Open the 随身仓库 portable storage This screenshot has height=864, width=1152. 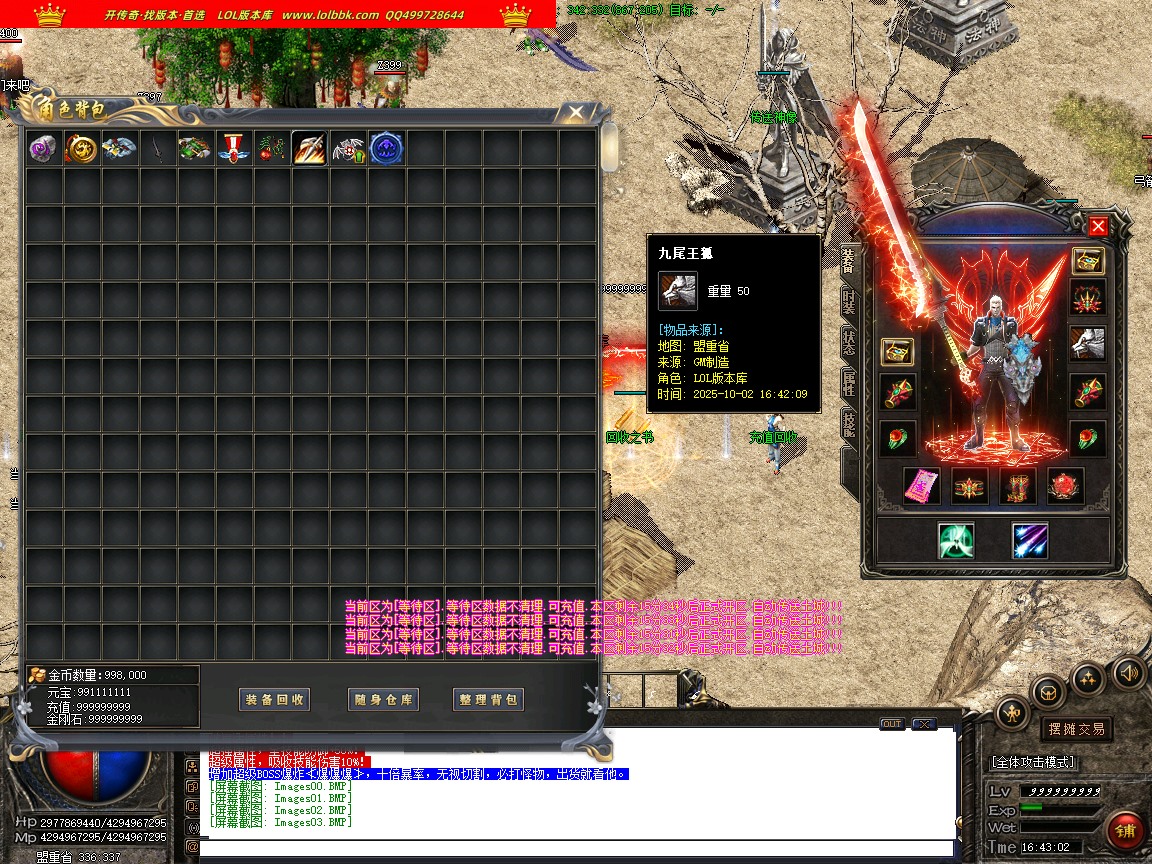(383, 700)
